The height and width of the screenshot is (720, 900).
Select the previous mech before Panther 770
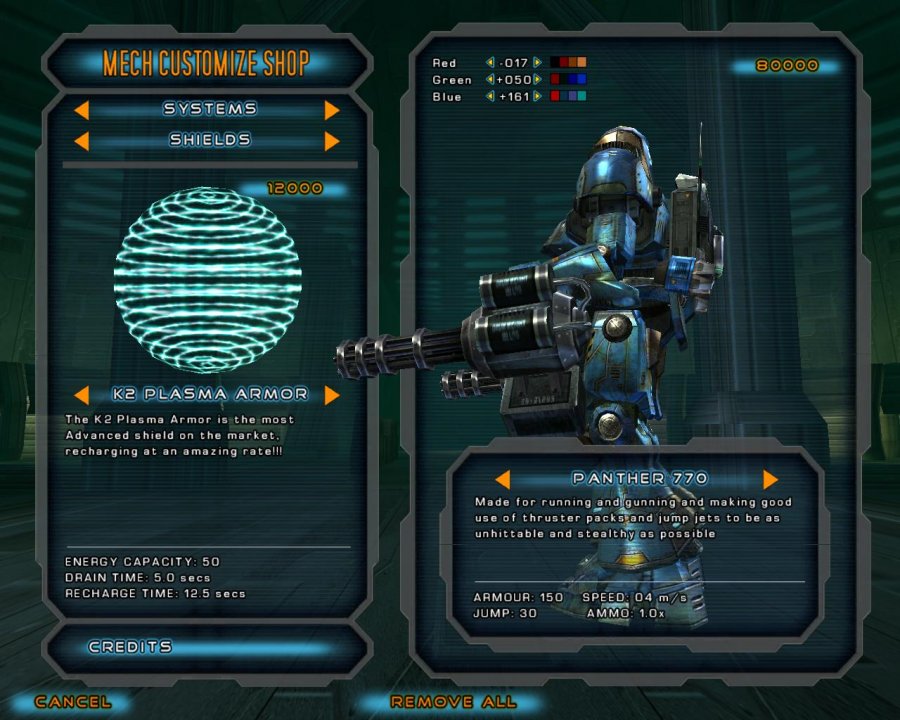(x=502, y=479)
